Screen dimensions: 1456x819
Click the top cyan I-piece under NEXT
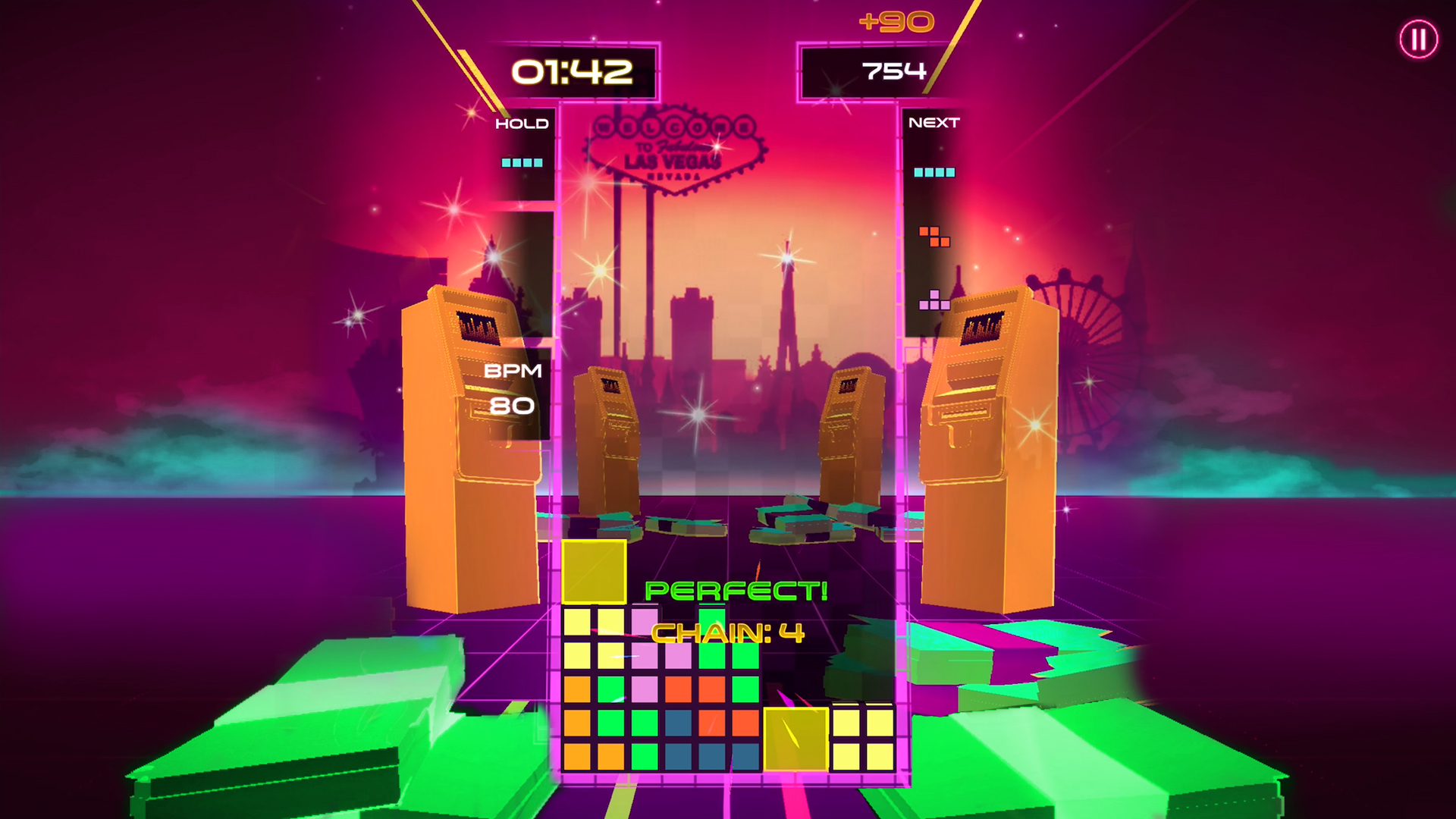pyautogui.click(x=934, y=173)
